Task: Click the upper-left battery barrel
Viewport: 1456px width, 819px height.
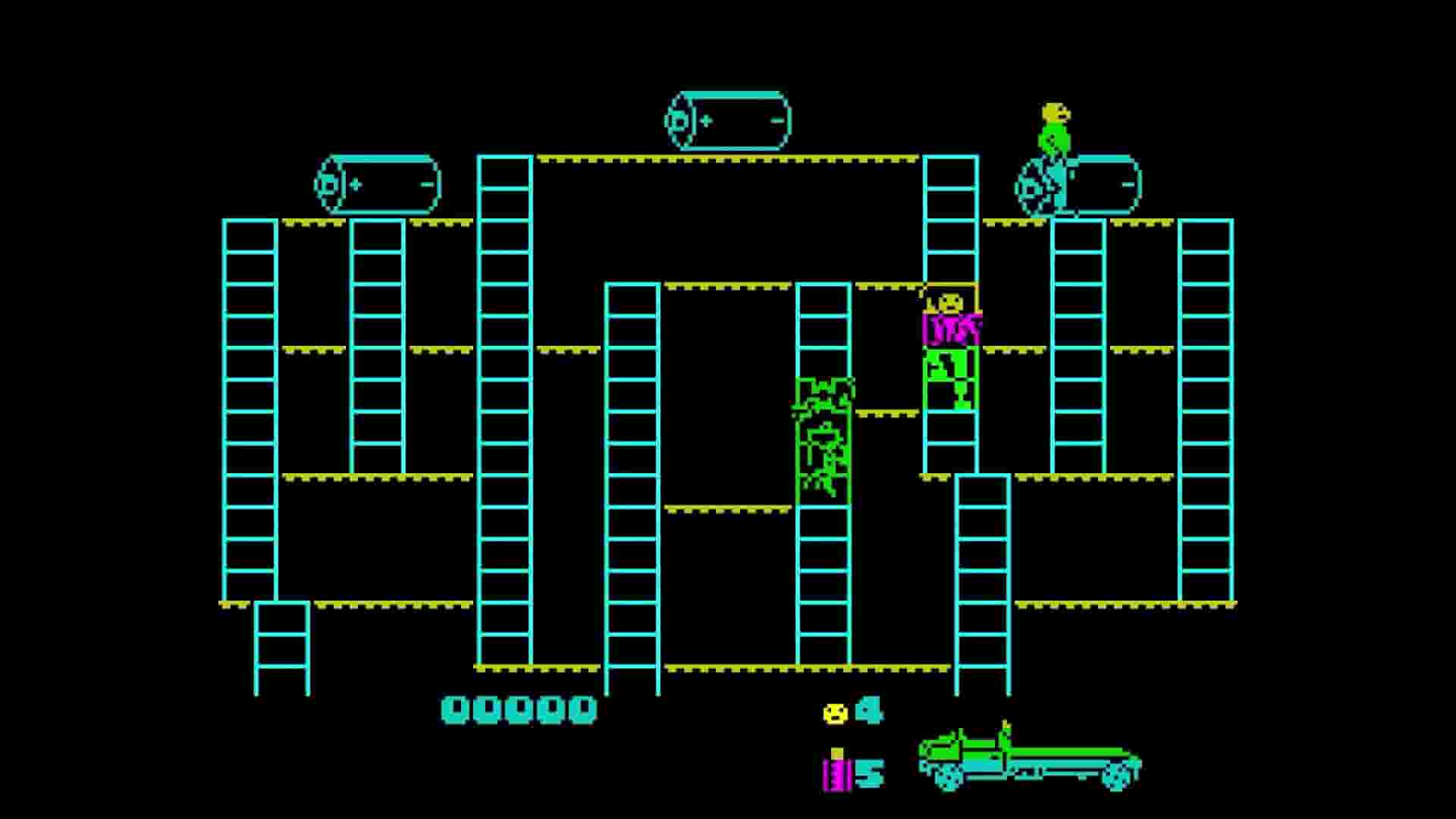Action: 375,182
